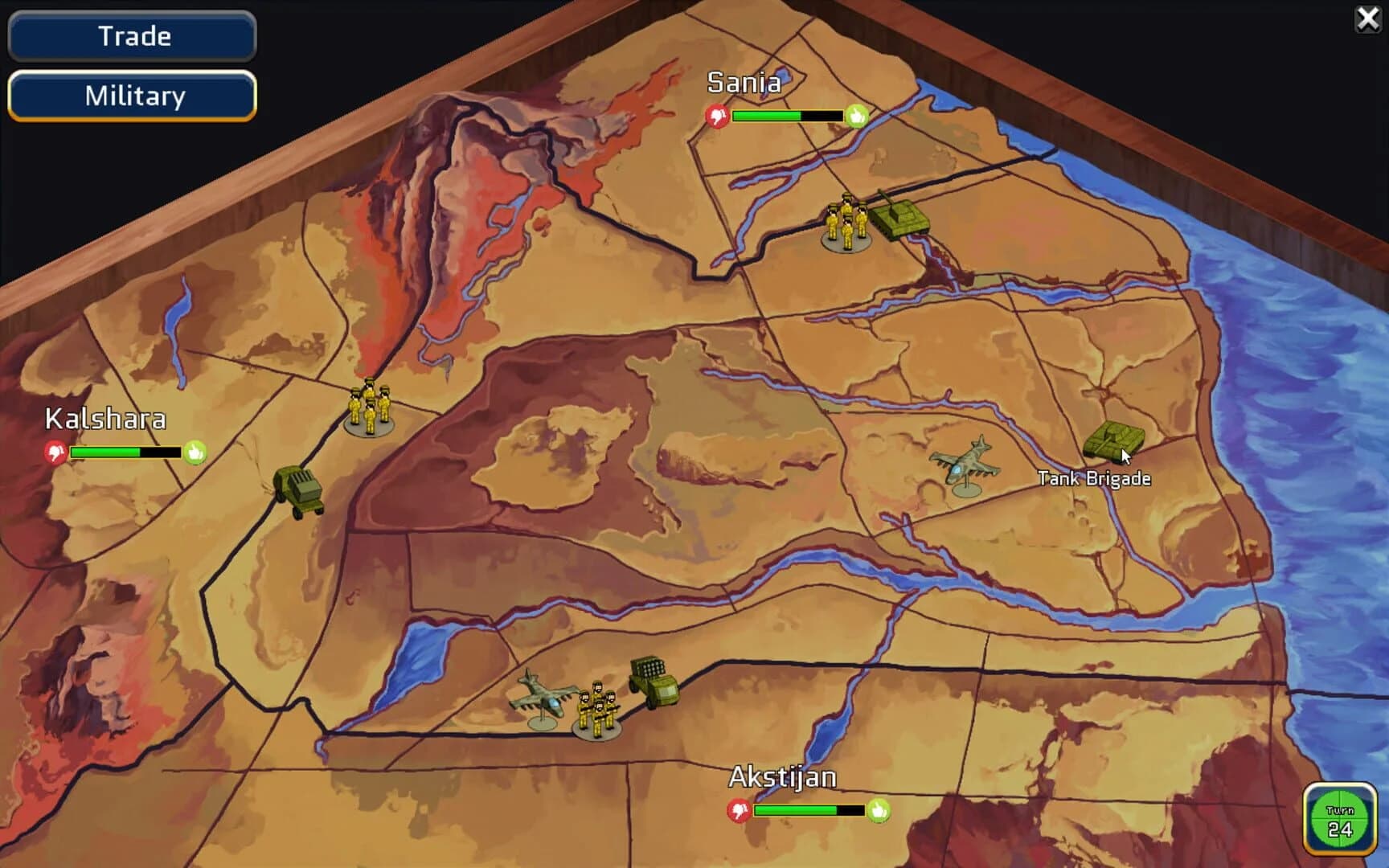Click the Sania city name label

(x=744, y=83)
